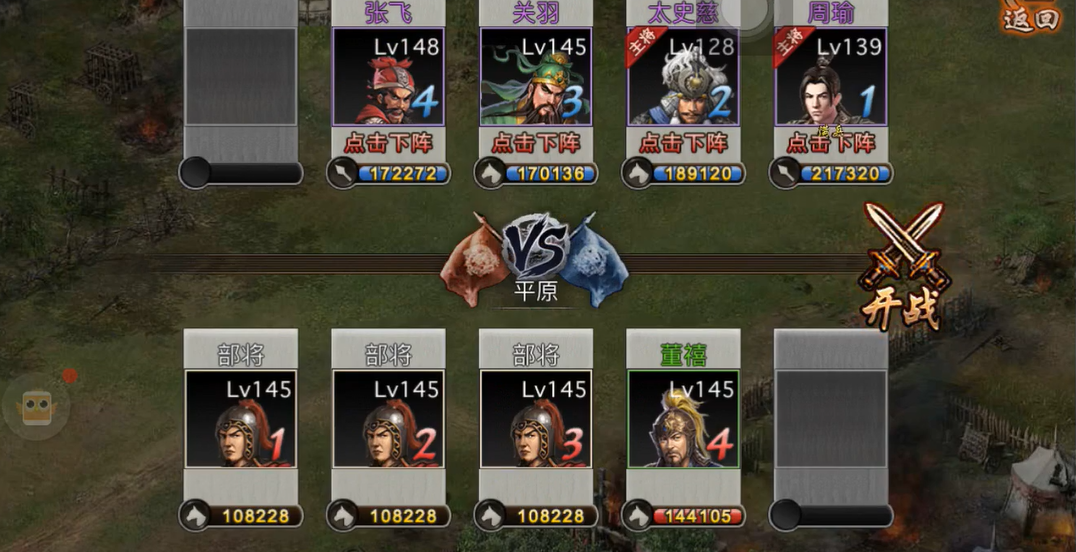This screenshot has height=552, width=1076.
Task: Select enemy 部将 card numbered 3
Action: [x=536, y=419]
